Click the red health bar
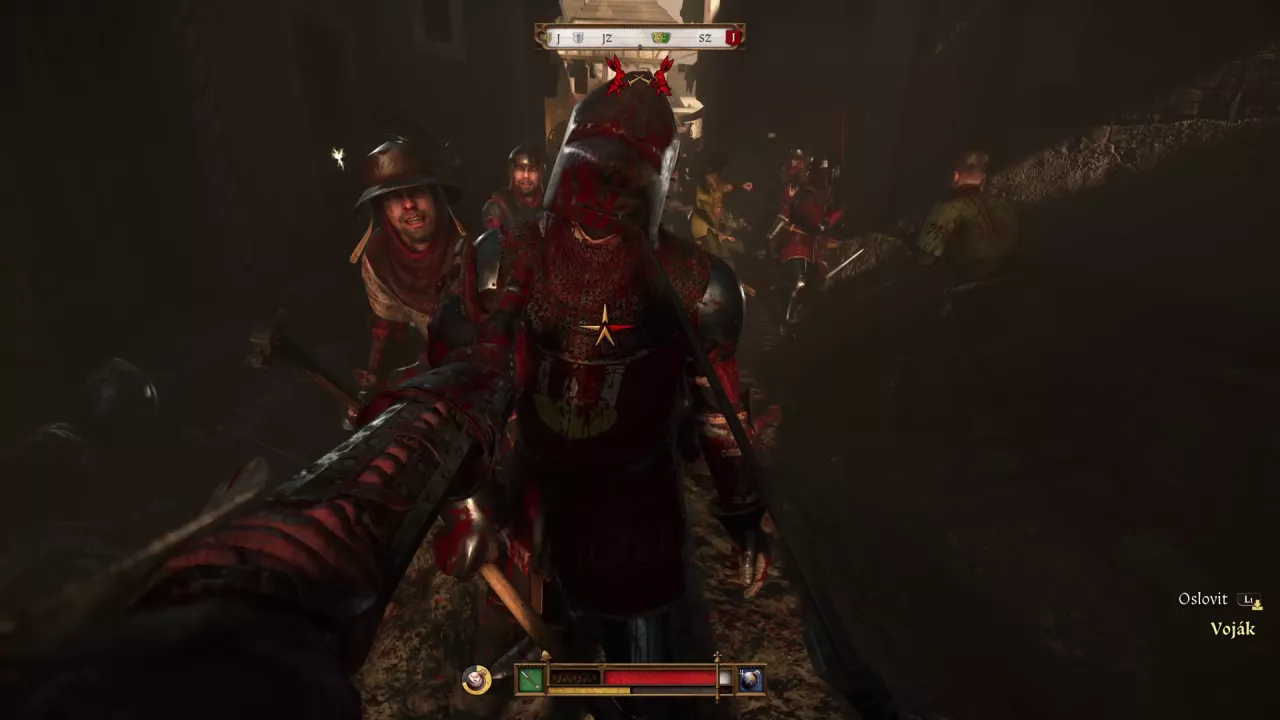Image resolution: width=1280 pixels, height=720 pixels. [660, 678]
